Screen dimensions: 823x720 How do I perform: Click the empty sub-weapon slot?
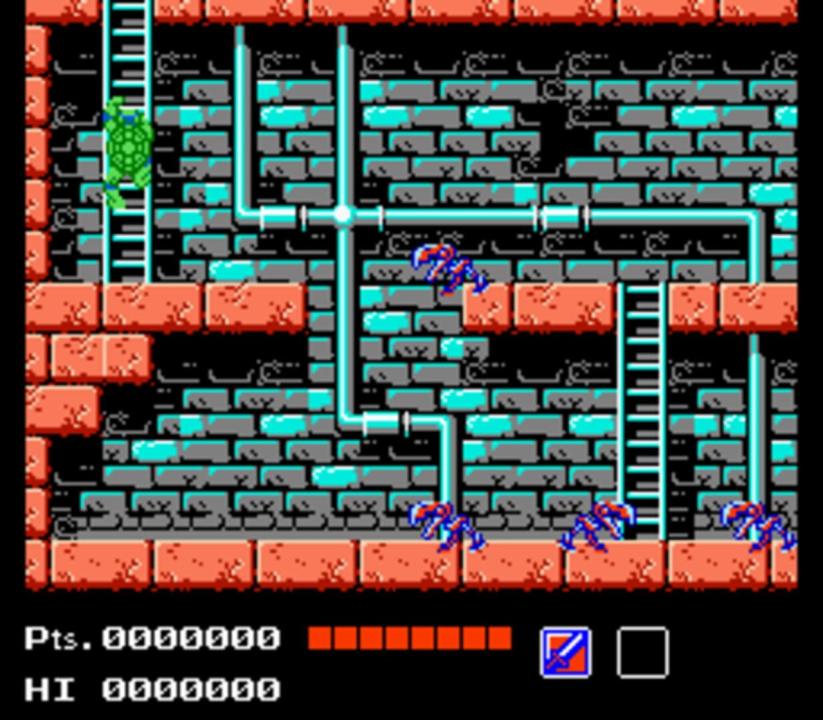coord(642,652)
